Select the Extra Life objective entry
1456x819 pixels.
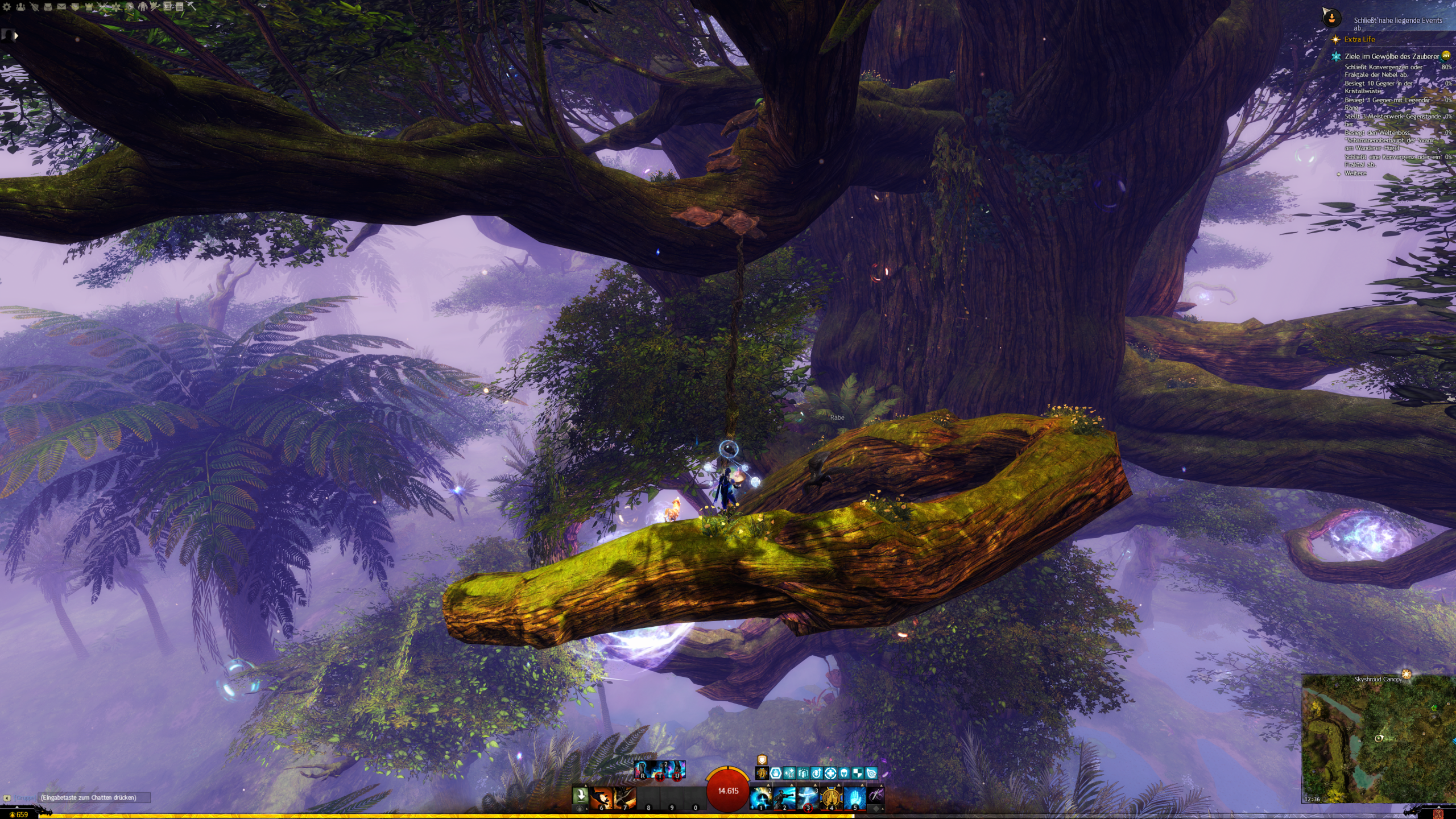tap(1359, 39)
